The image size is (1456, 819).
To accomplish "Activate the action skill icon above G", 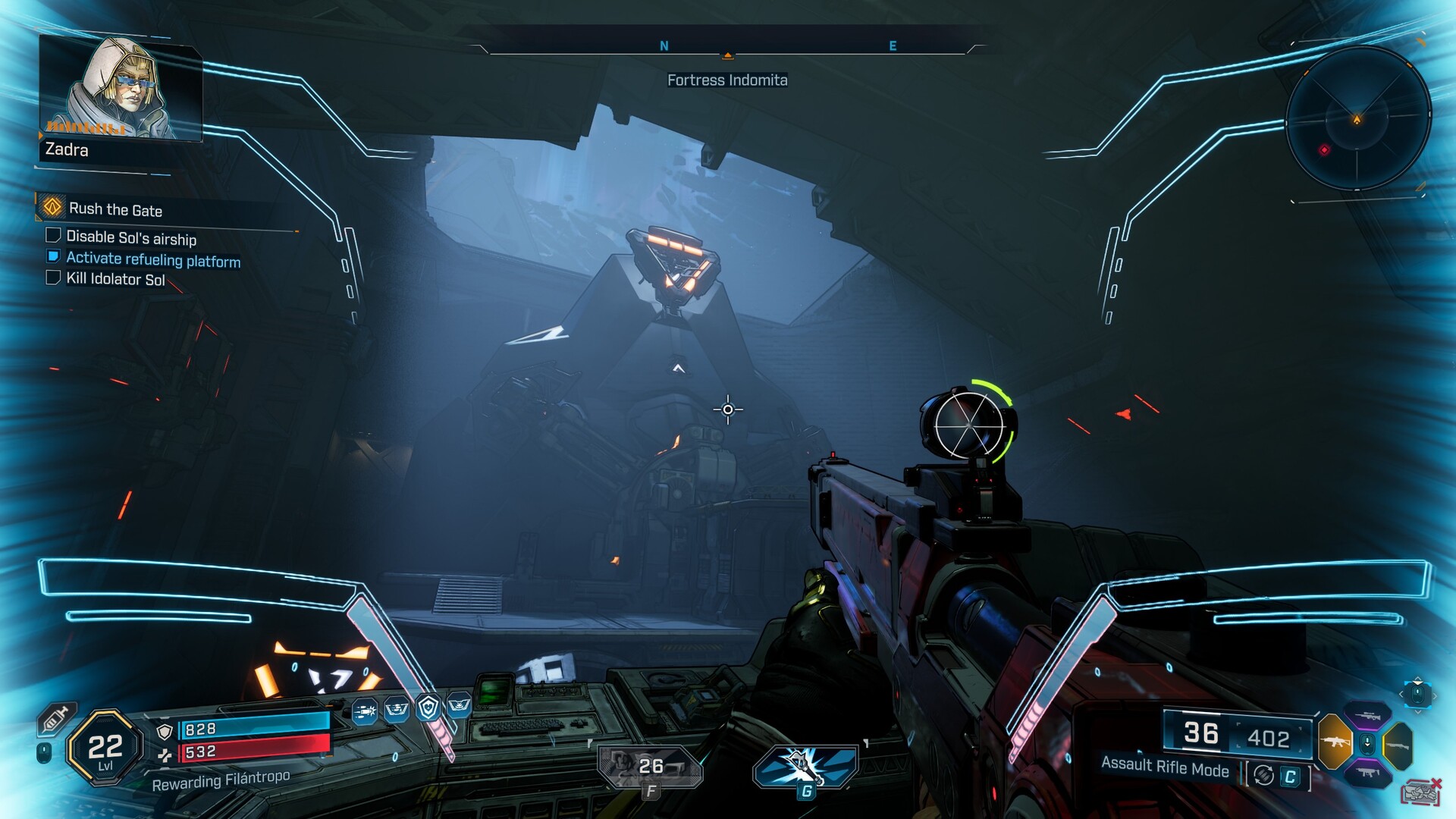I will click(x=805, y=765).
